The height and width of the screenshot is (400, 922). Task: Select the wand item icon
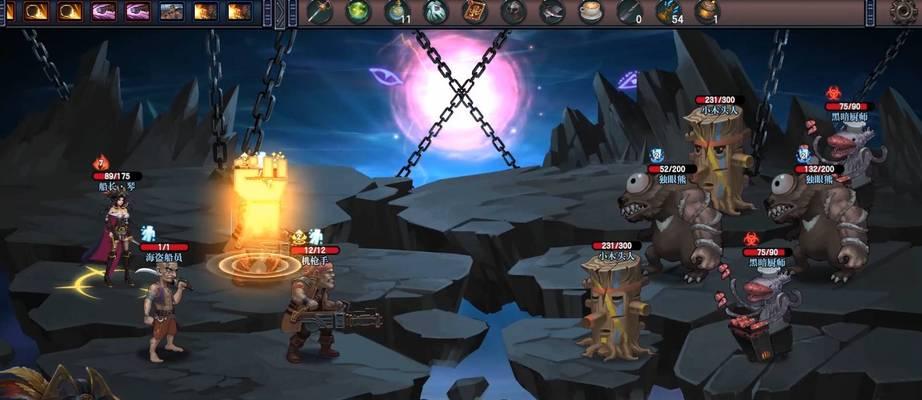tap(318, 11)
